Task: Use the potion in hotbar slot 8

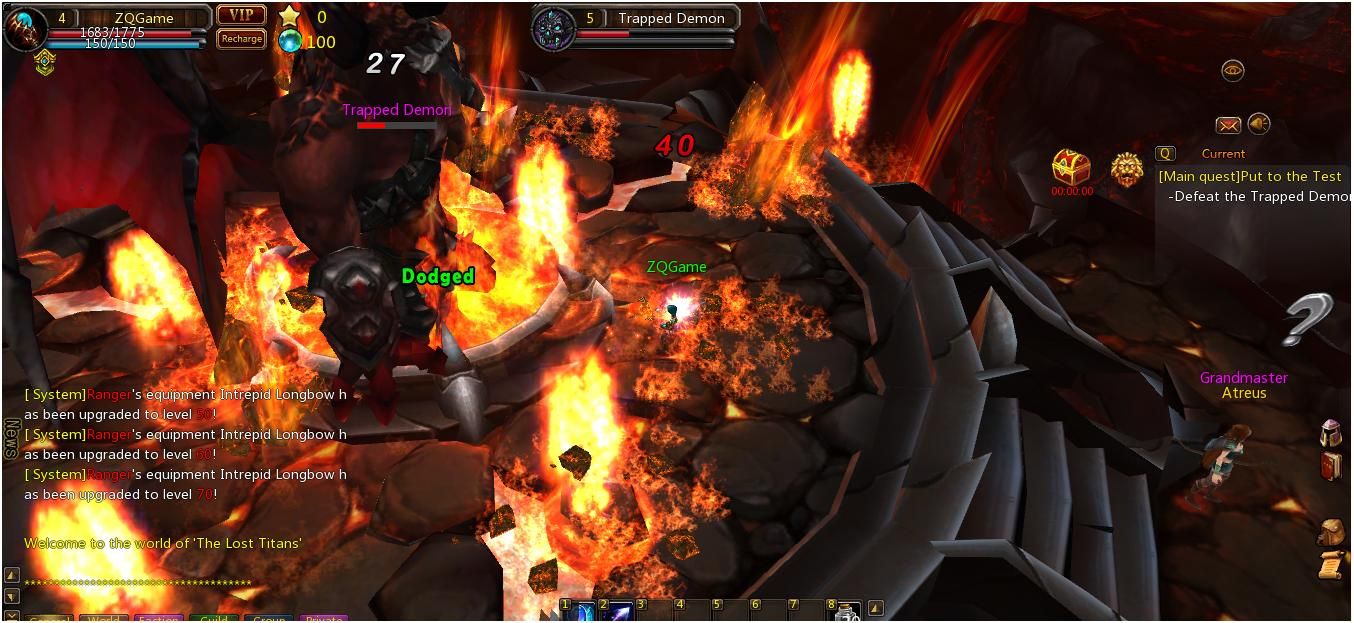Action: pos(847,611)
